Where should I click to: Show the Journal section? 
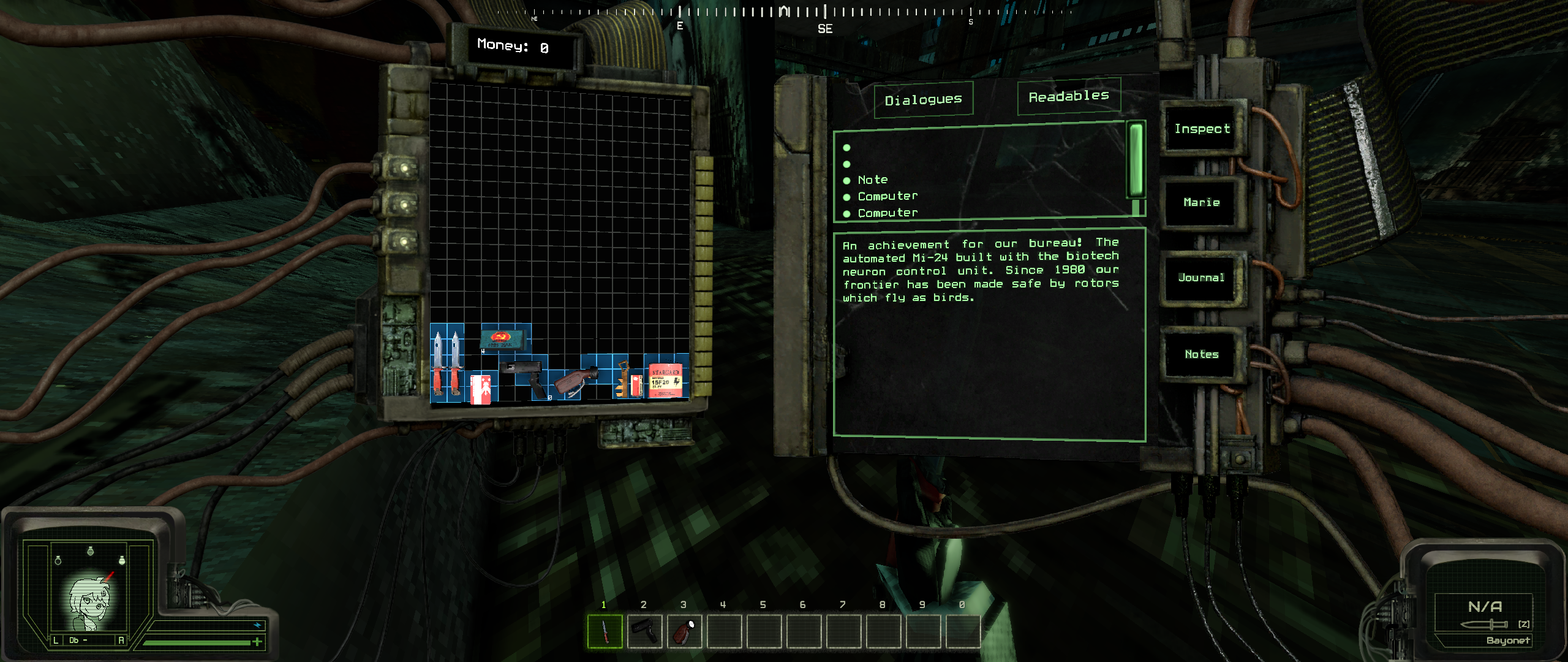point(1201,278)
